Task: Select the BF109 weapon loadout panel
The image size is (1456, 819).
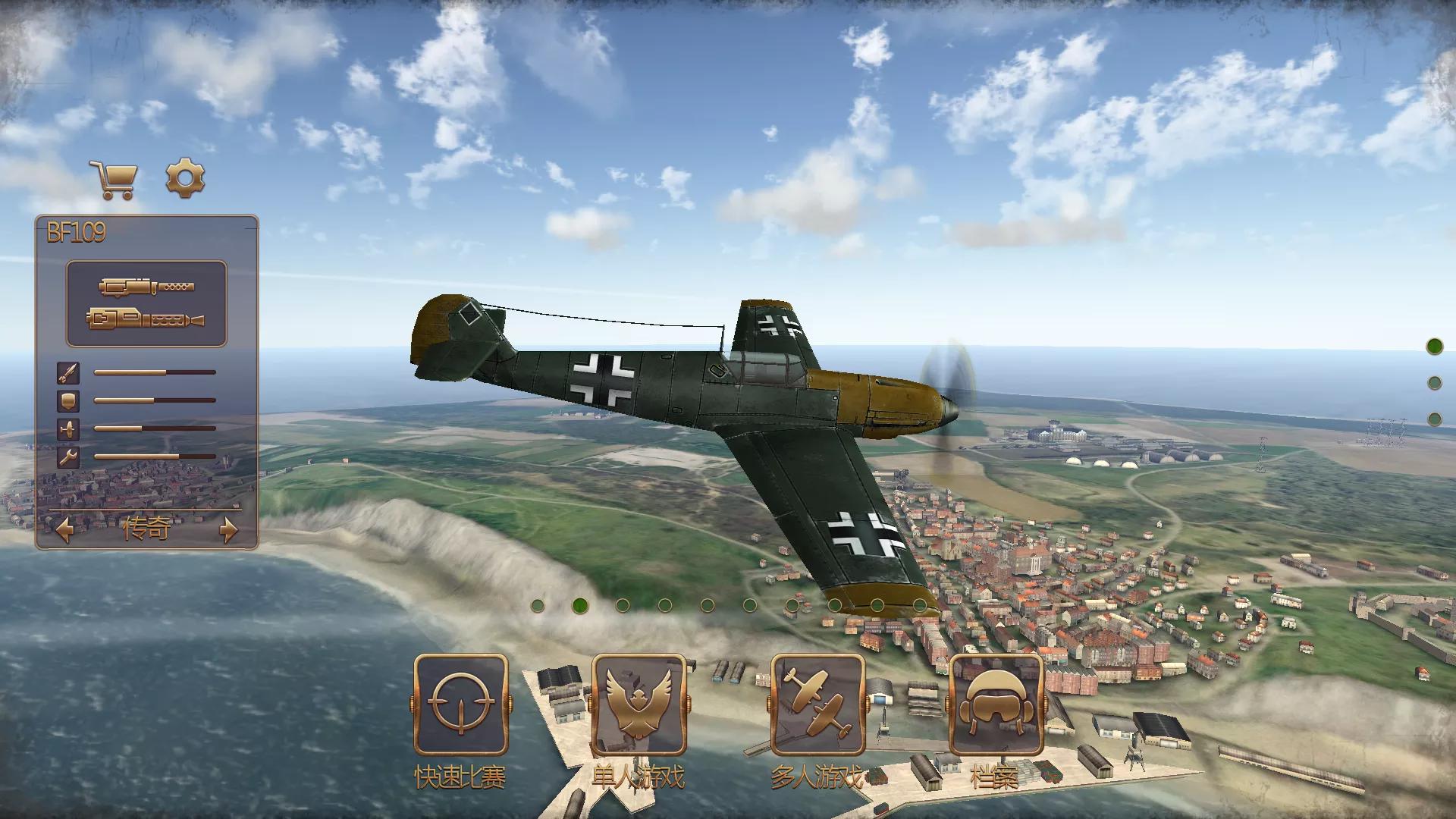Action: click(x=146, y=303)
